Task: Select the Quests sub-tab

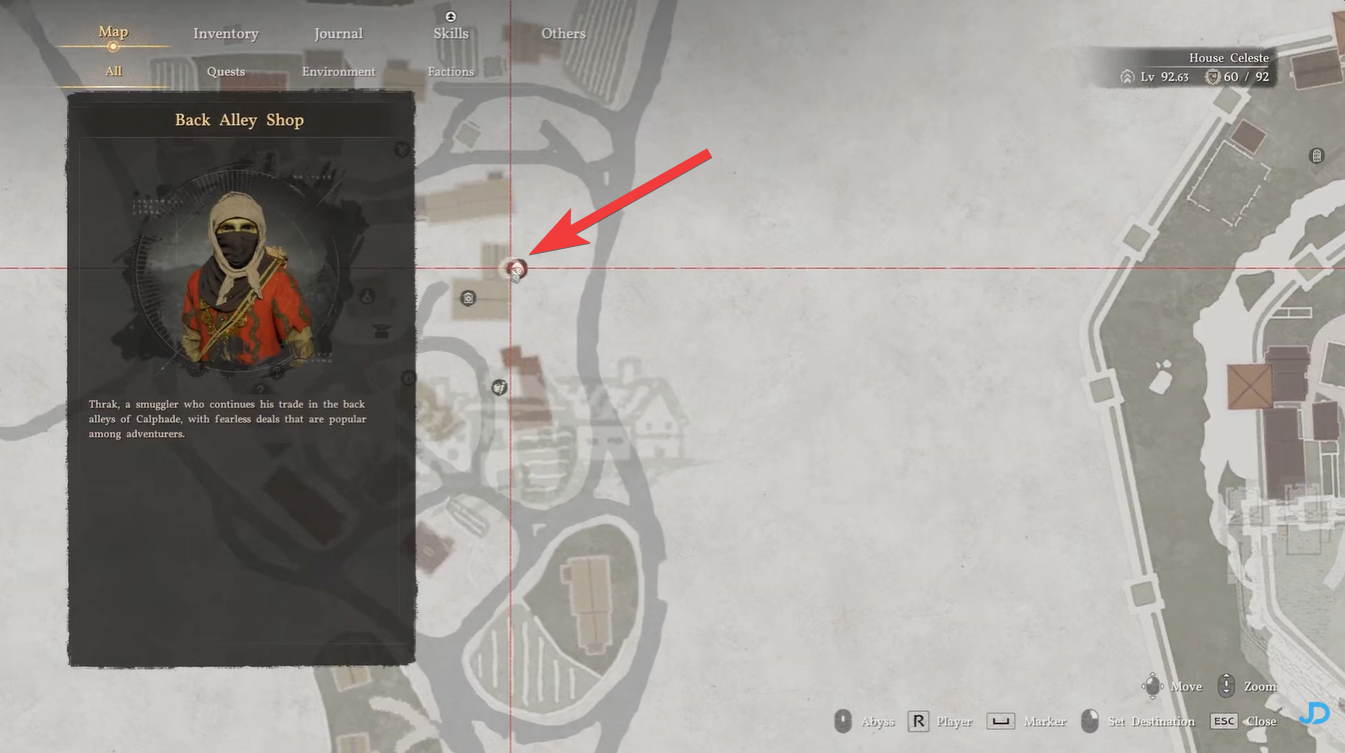Action: pos(225,71)
